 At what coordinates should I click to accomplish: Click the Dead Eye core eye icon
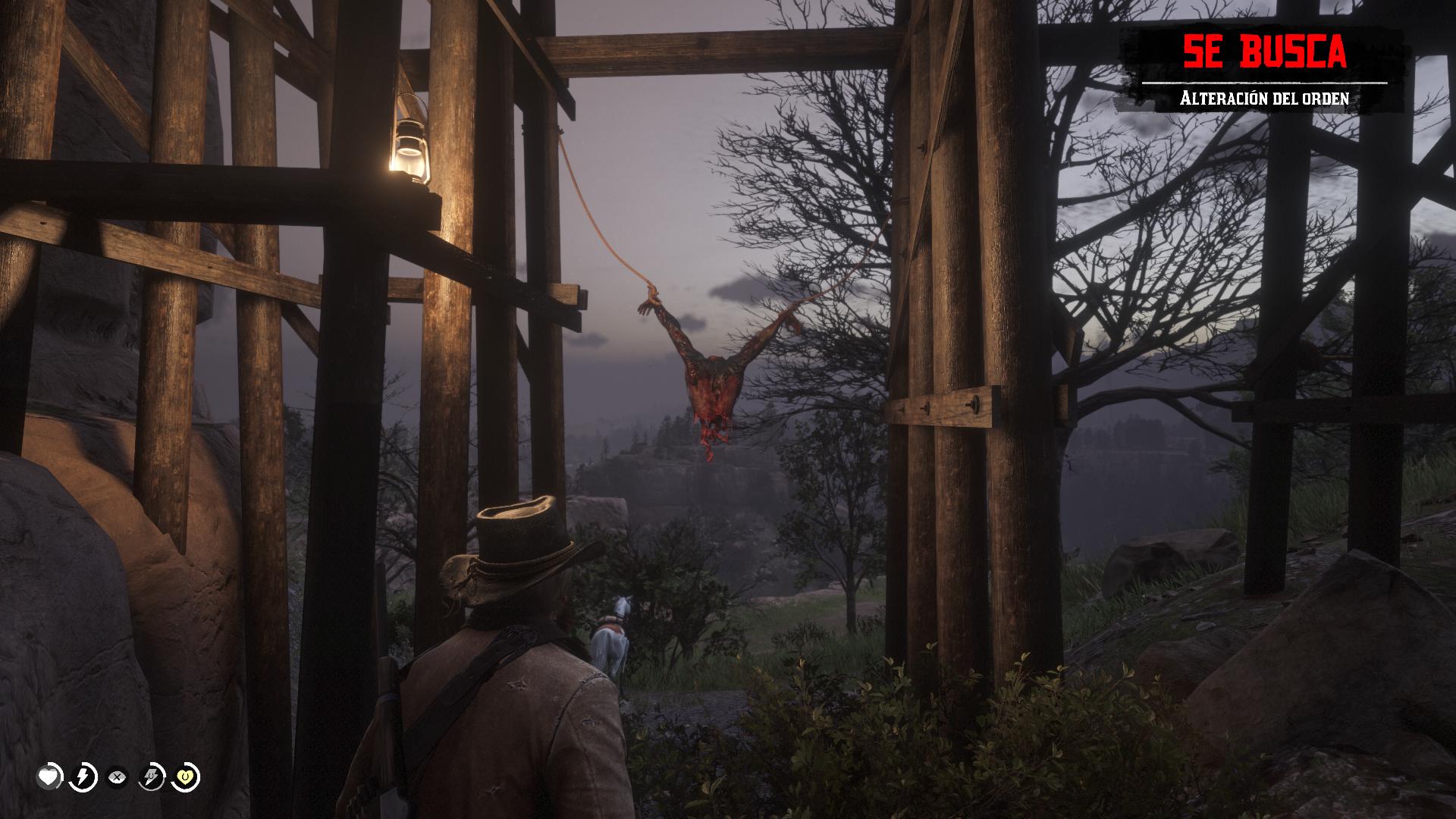tap(117, 777)
